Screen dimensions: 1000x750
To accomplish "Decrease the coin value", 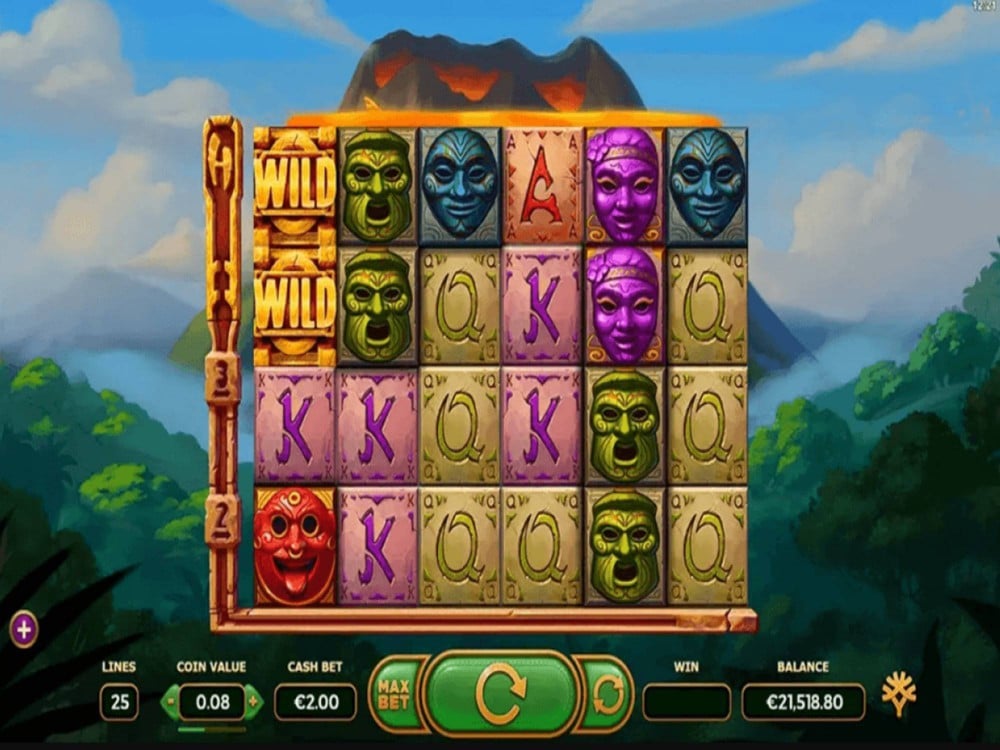I will point(170,702).
